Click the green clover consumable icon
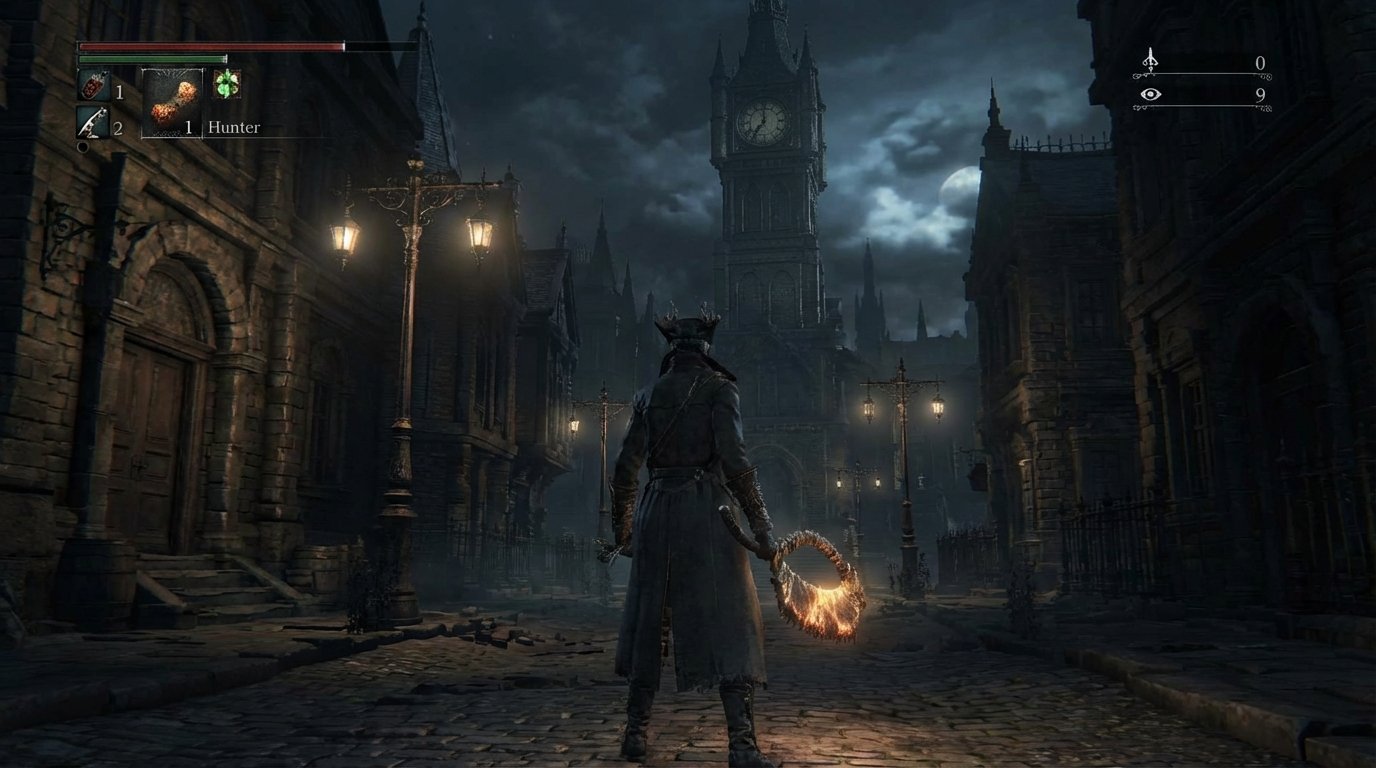The height and width of the screenshot is (768, 1376). pyautogui.click(x=226, y=83)
